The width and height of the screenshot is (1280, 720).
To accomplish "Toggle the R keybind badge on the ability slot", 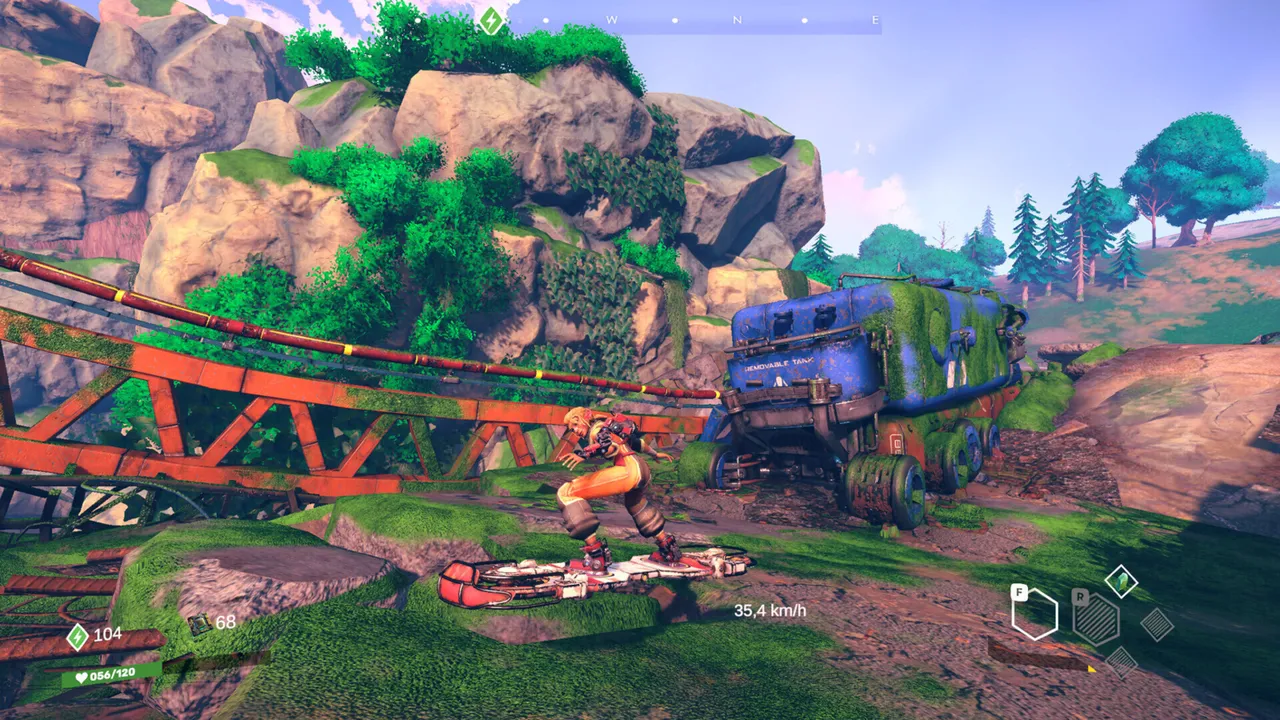I will pos(1080,597).
